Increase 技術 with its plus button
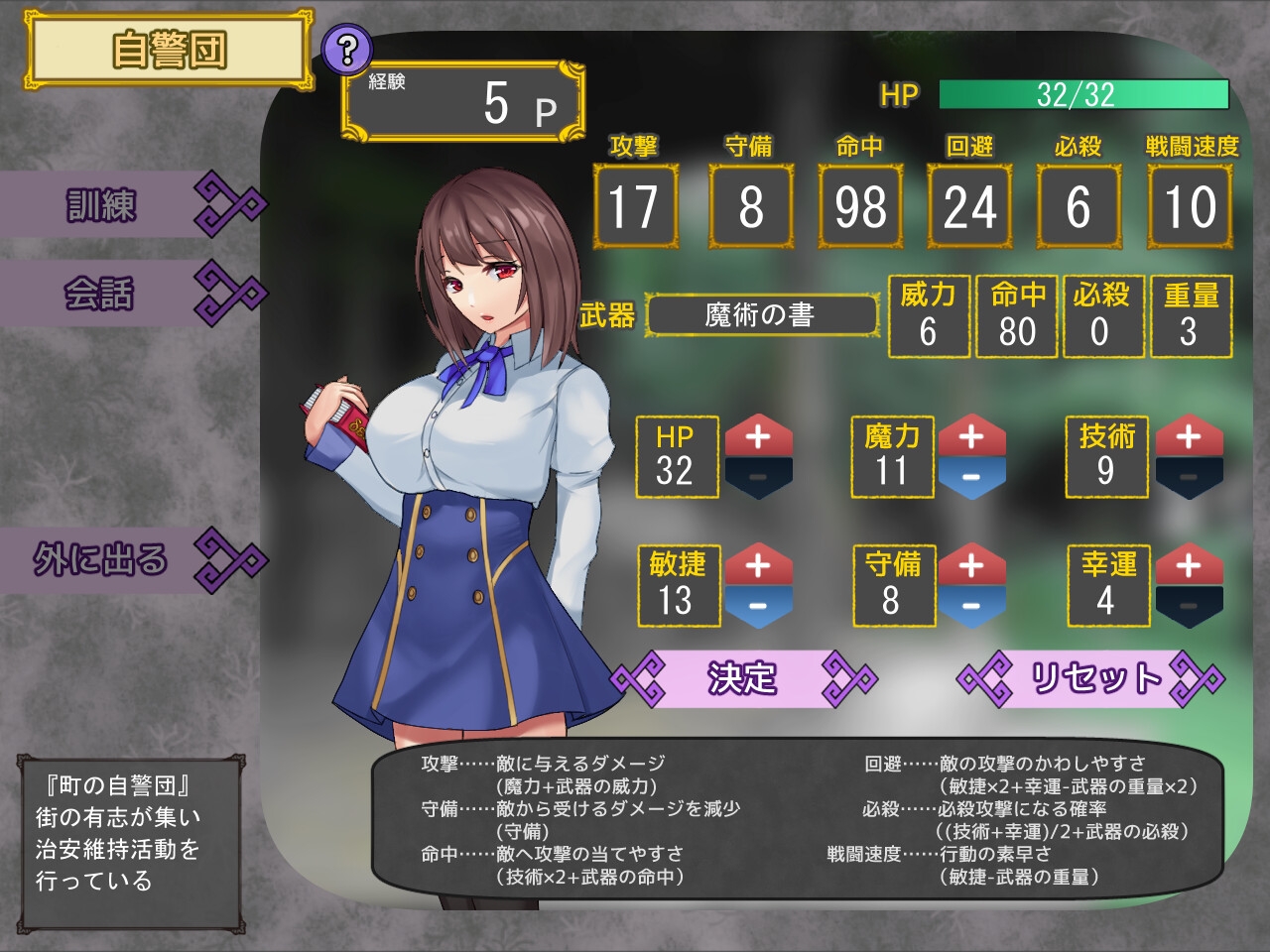The height and width of the screenshot is (952, 1270). (1188, 436)
